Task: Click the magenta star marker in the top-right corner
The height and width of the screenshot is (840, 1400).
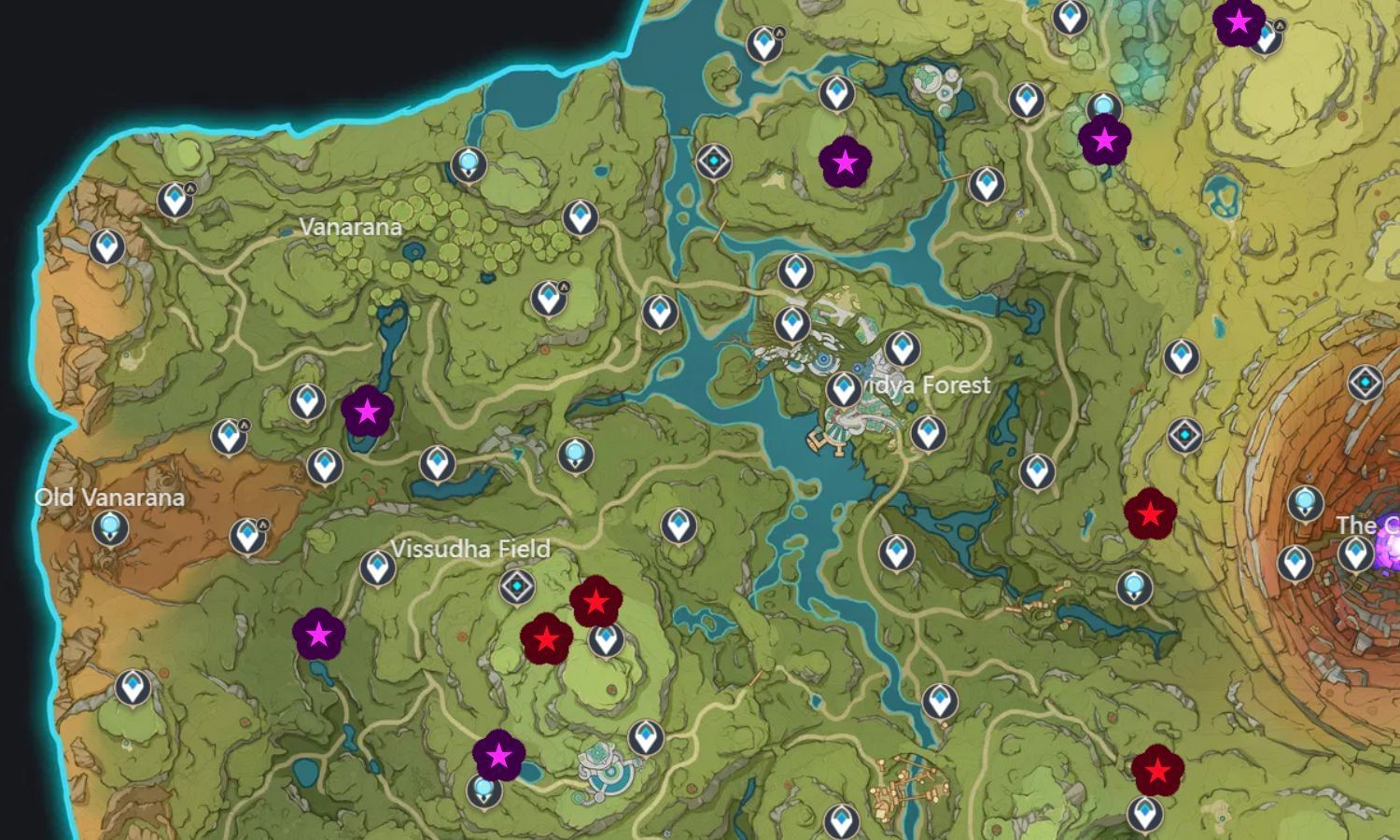Action: pyautogui.click(x=1240, y=21)
